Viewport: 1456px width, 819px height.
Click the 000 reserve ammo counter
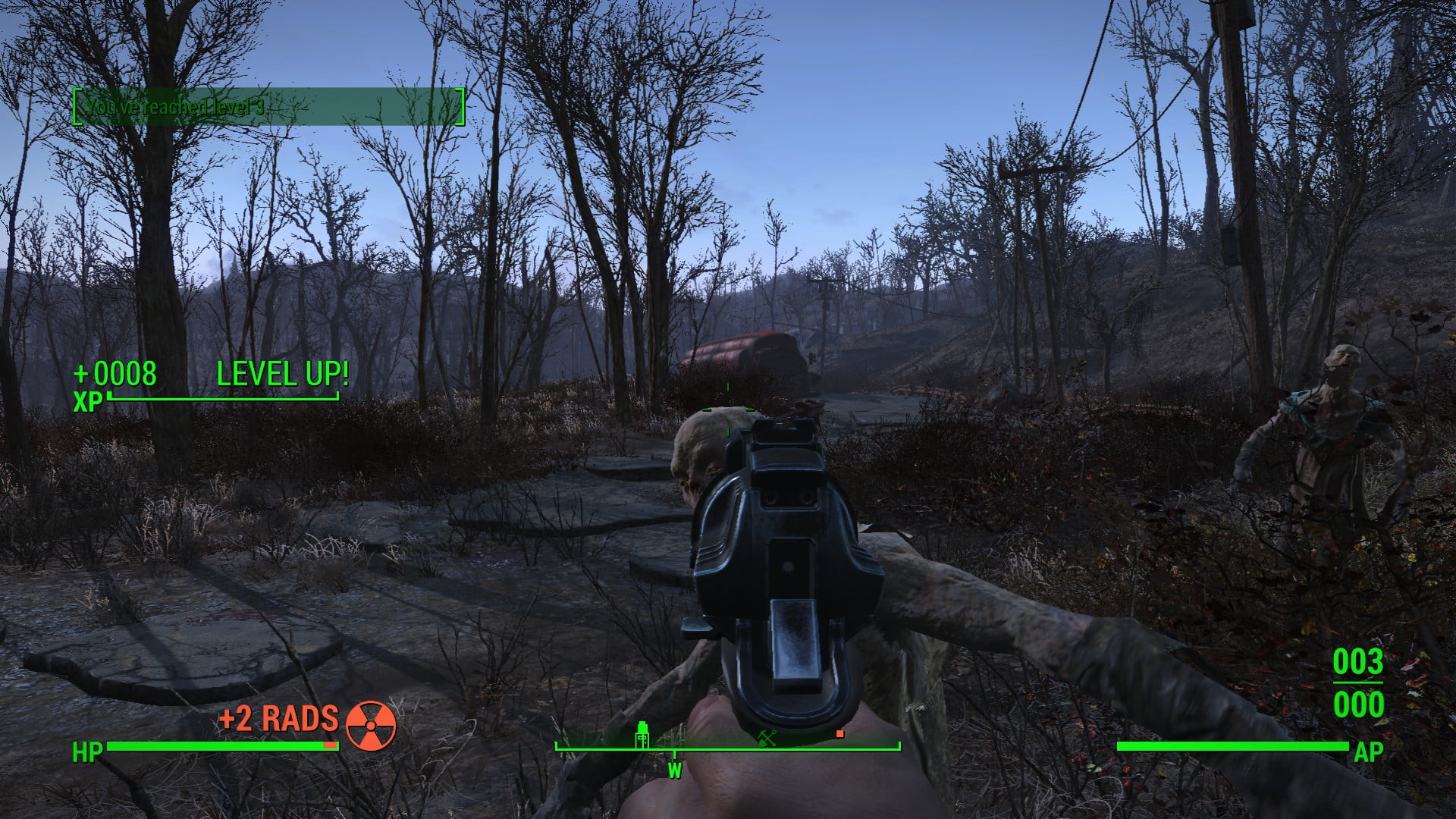pyautogui.click(x=1359, y=706)
